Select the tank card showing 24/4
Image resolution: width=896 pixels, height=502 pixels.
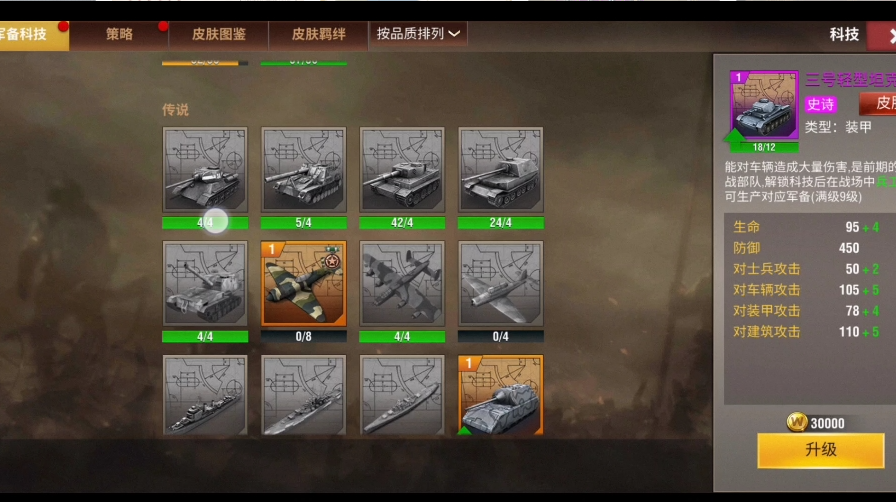tap(500, 170)
